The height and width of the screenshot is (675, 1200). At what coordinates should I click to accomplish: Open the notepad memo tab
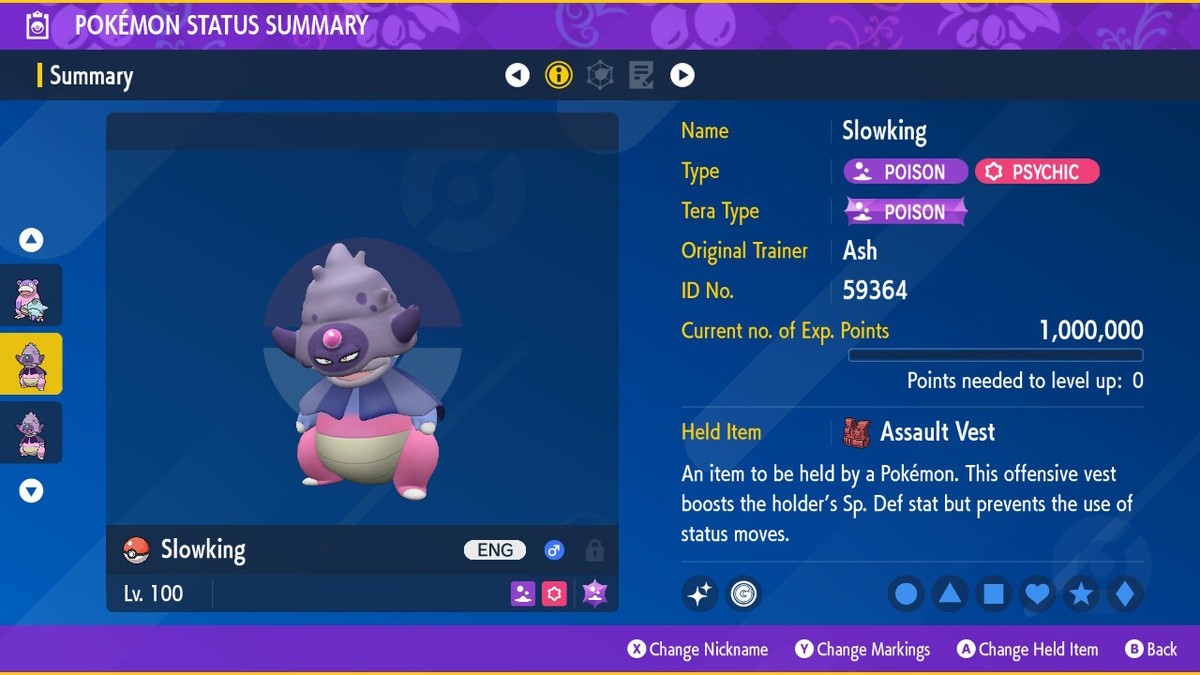click(x=641, y=75)
